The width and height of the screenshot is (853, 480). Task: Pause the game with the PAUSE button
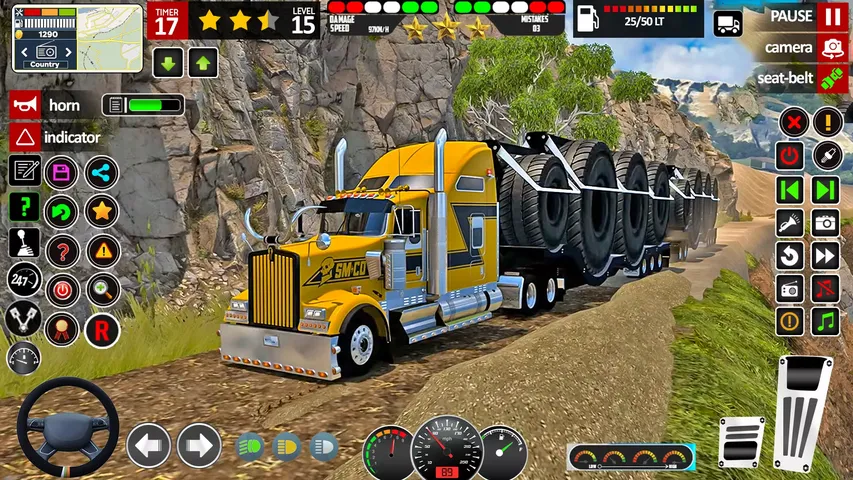[831, 17]
